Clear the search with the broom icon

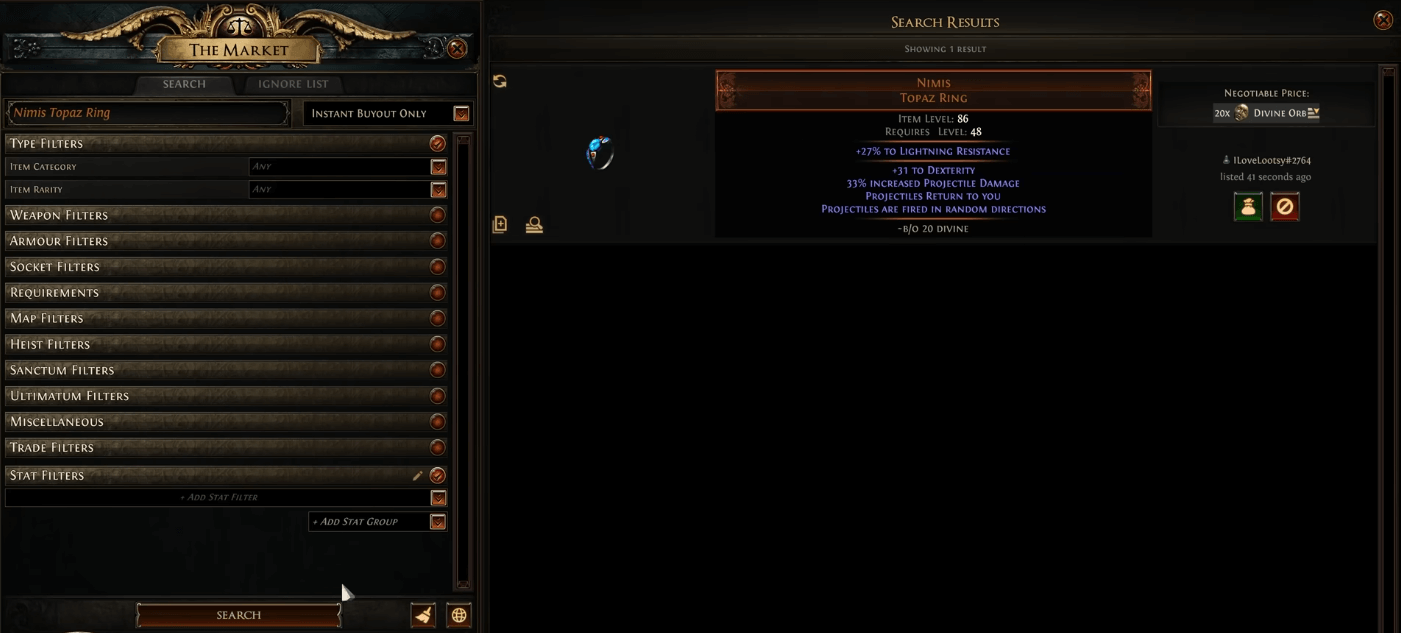pos(423,615)
